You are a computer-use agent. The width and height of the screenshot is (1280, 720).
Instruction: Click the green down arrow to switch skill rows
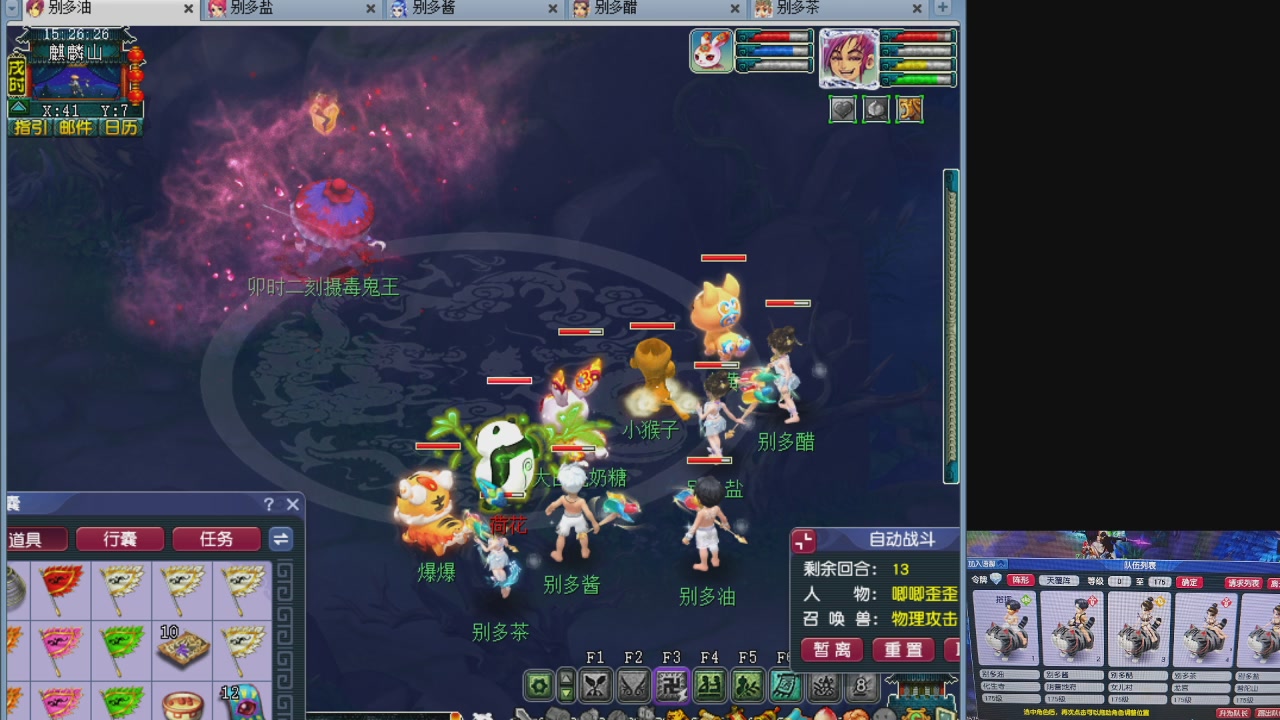566,694
